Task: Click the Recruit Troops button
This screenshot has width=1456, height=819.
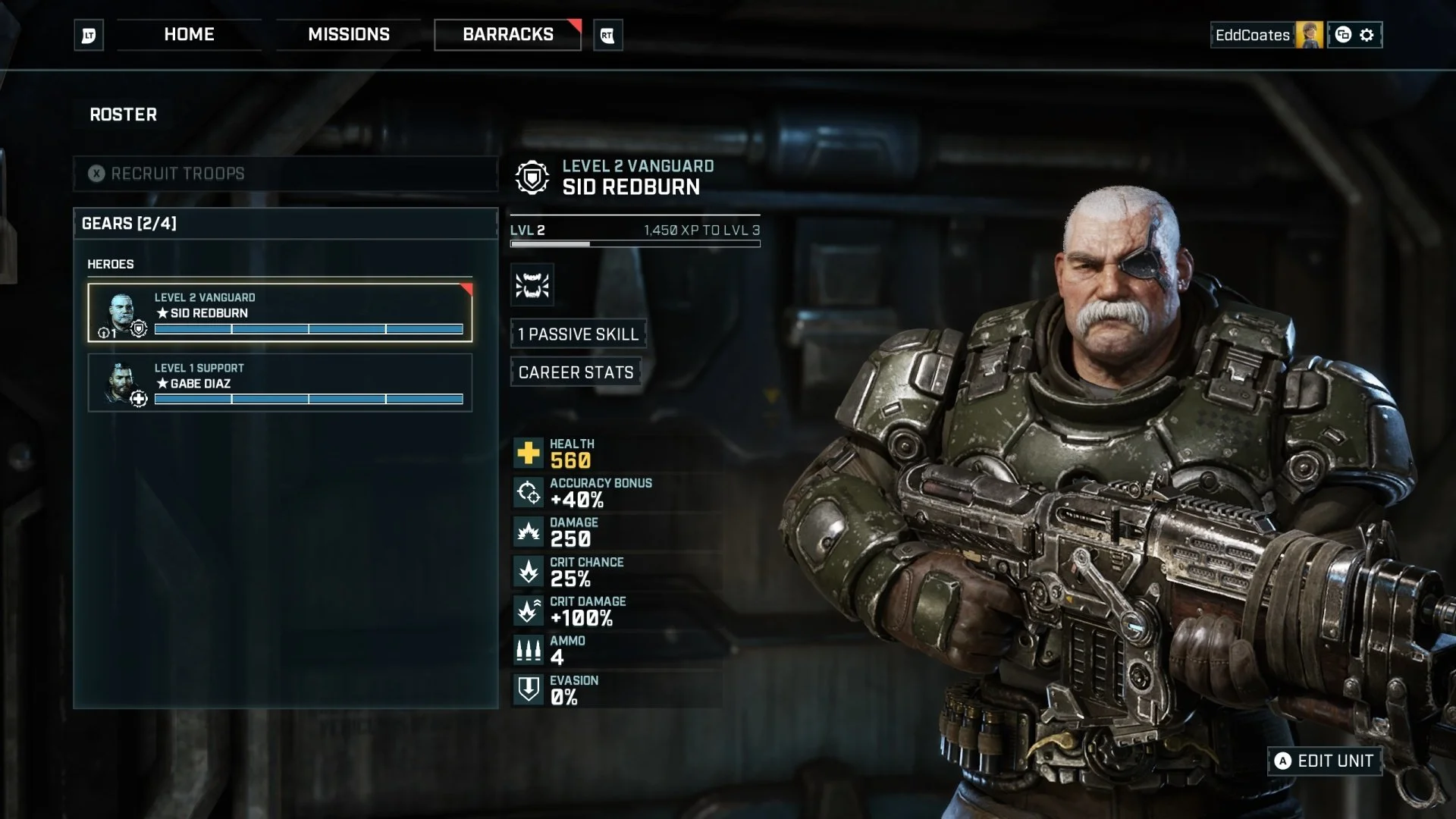Action: point(285,174)
